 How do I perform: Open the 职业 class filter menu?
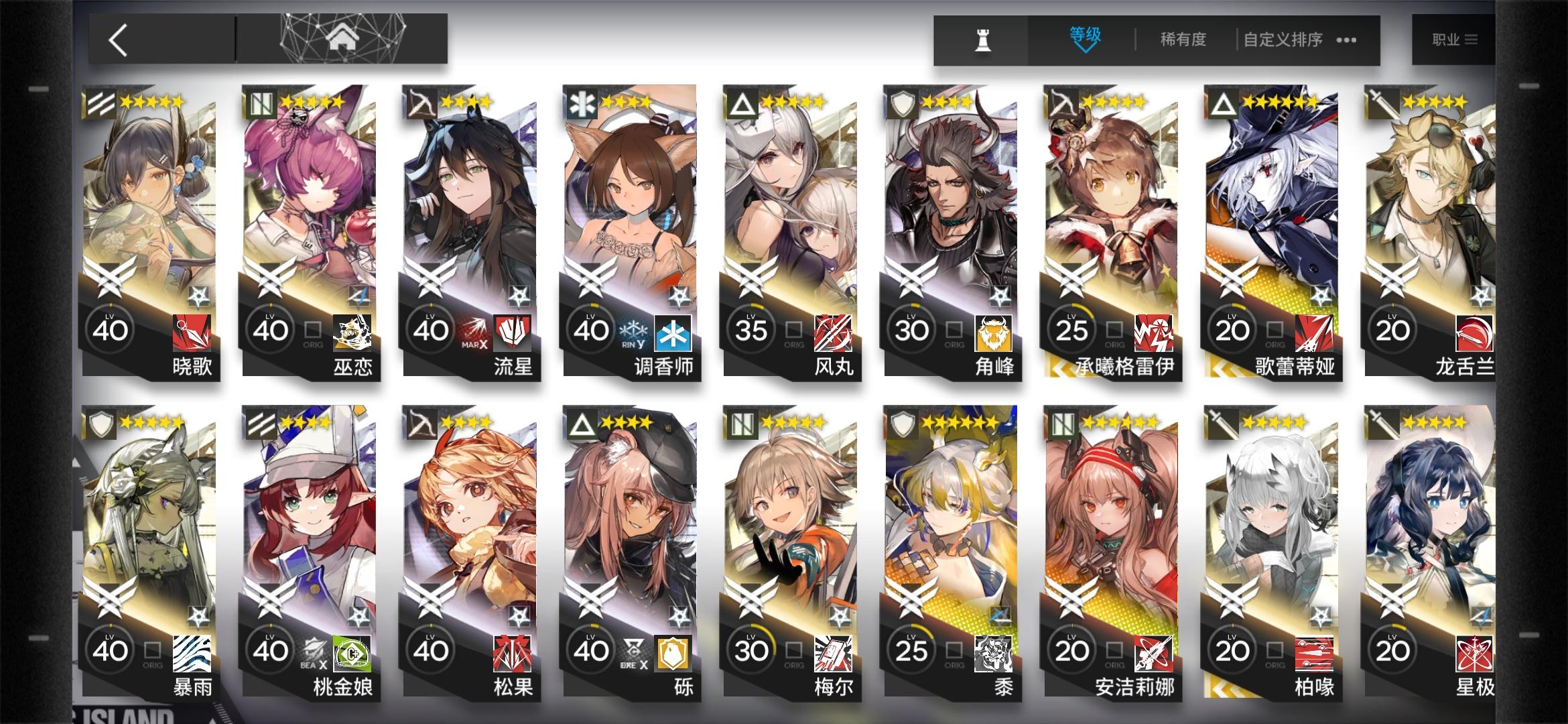coord(1453,39)
